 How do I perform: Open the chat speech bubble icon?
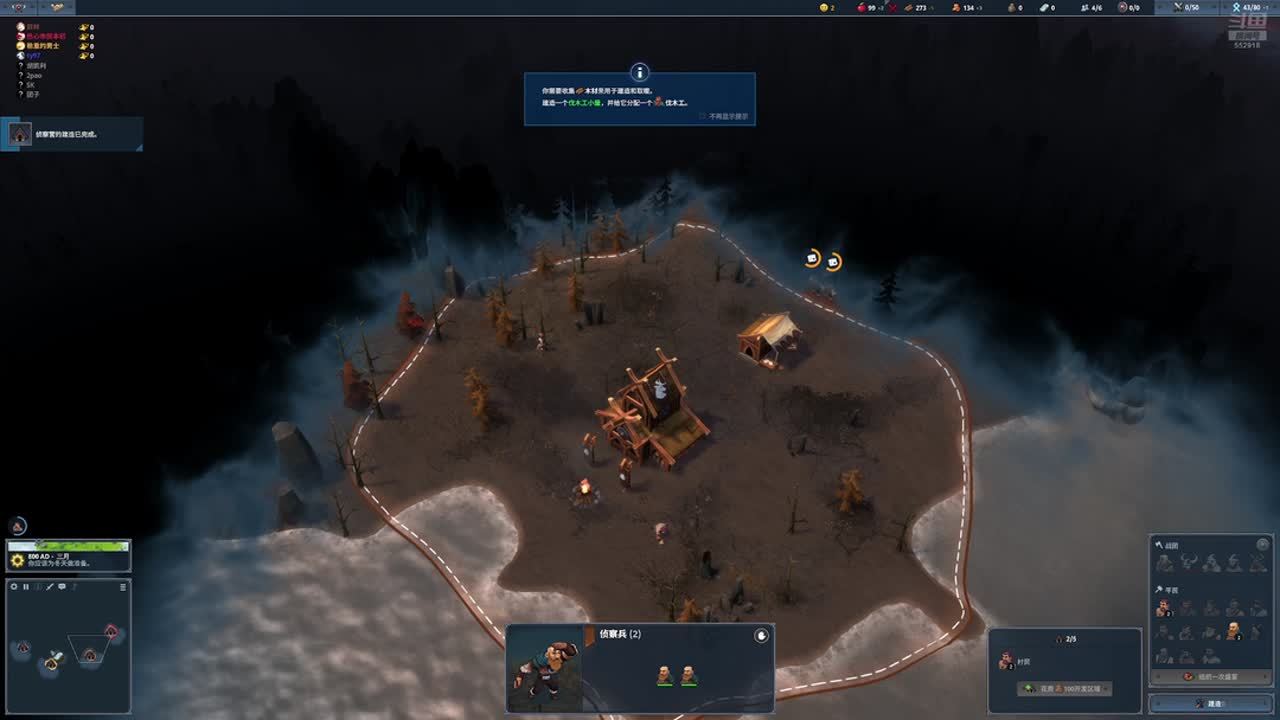tap(62, 587)
